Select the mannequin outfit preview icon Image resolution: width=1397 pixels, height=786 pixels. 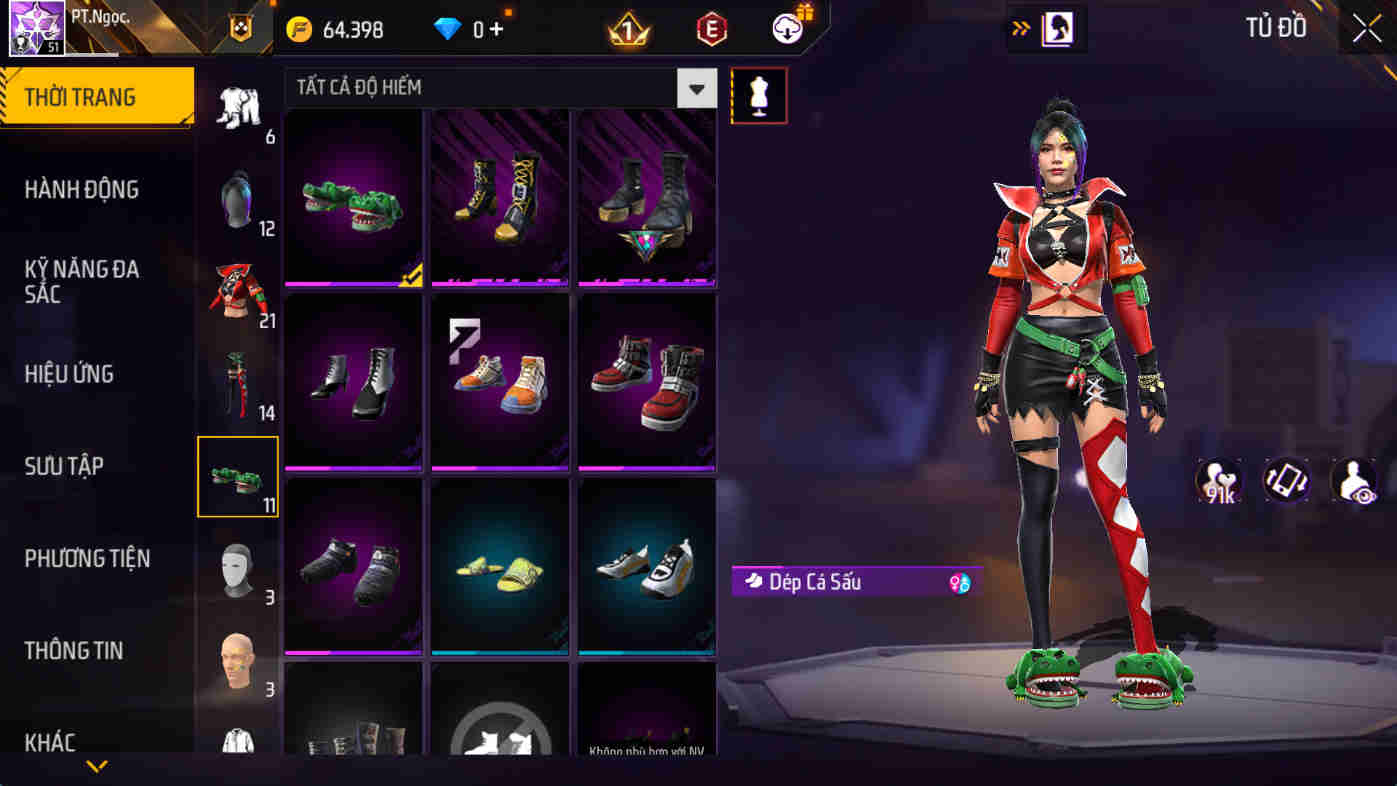pos(760,95)
